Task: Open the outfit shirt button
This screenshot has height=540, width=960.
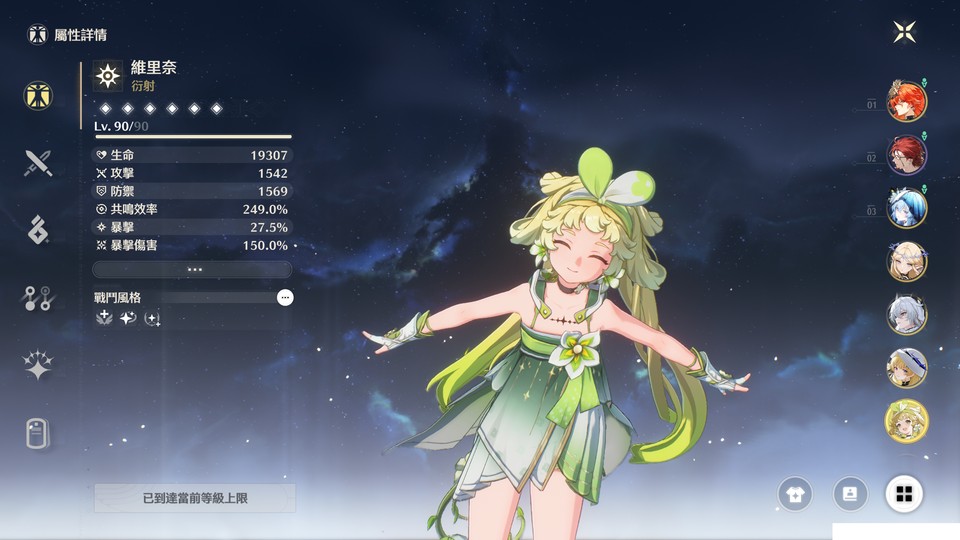Action: 796,493
